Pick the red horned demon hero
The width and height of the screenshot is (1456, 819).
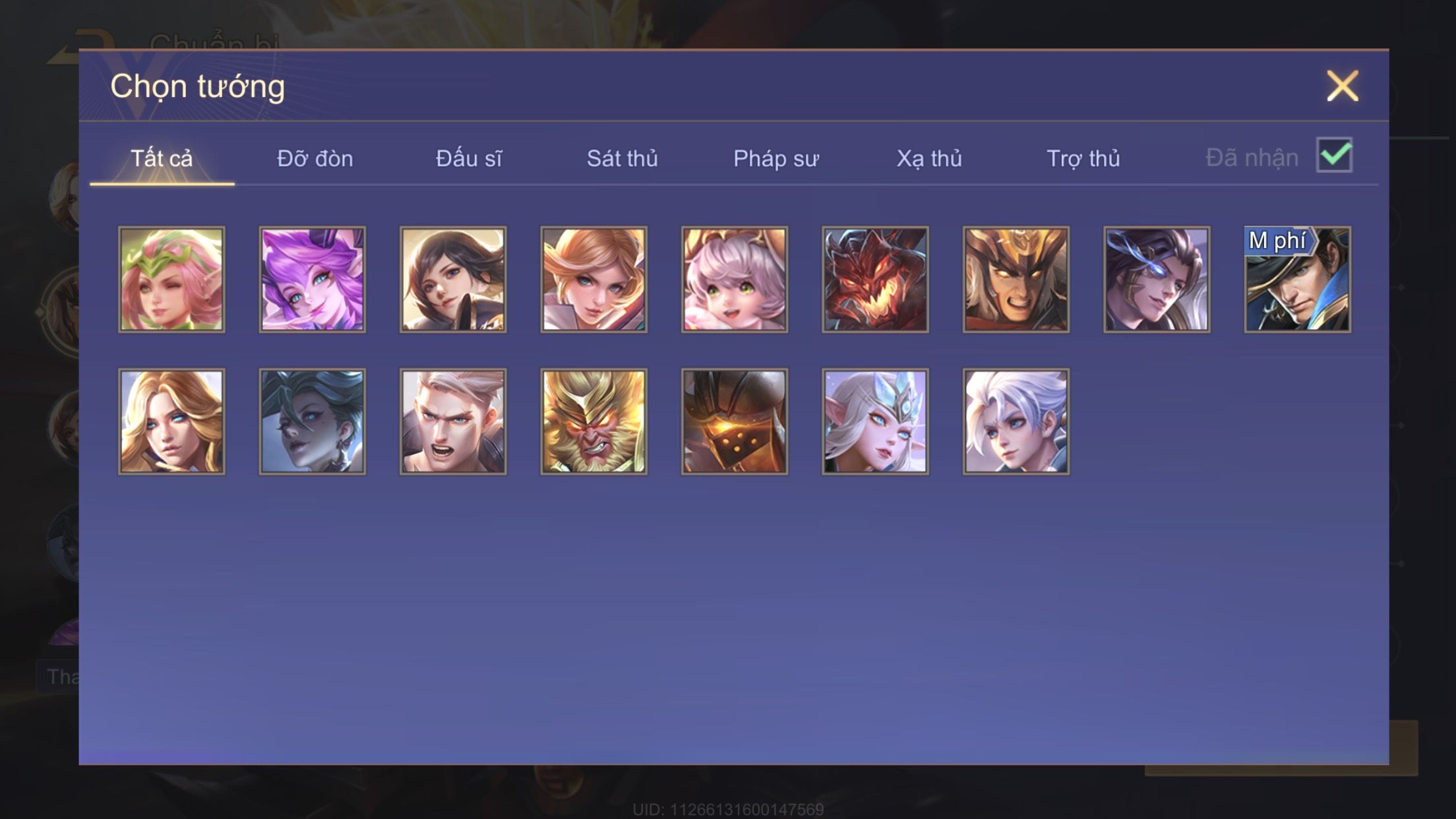[875, 280]
